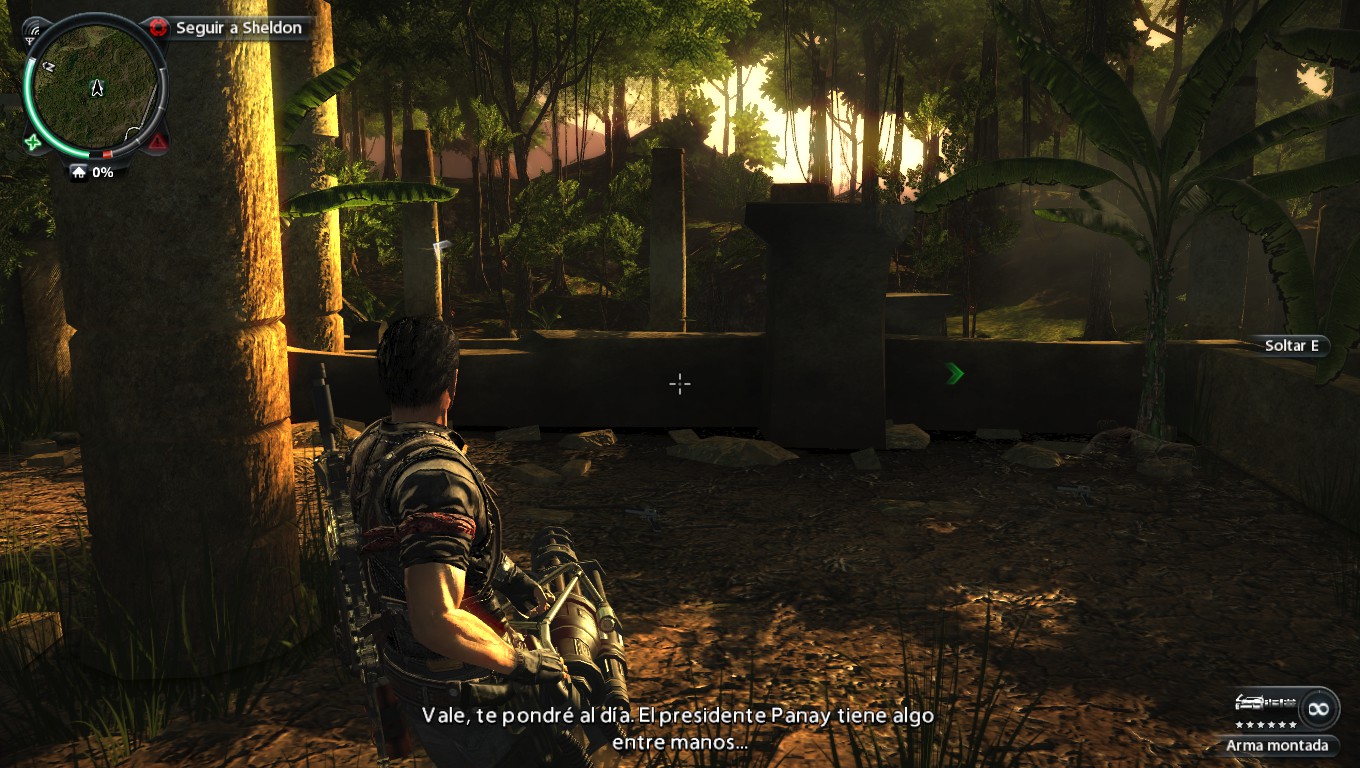
Task: Click the infinite ammo symbol
Action: pos(1318,708)
